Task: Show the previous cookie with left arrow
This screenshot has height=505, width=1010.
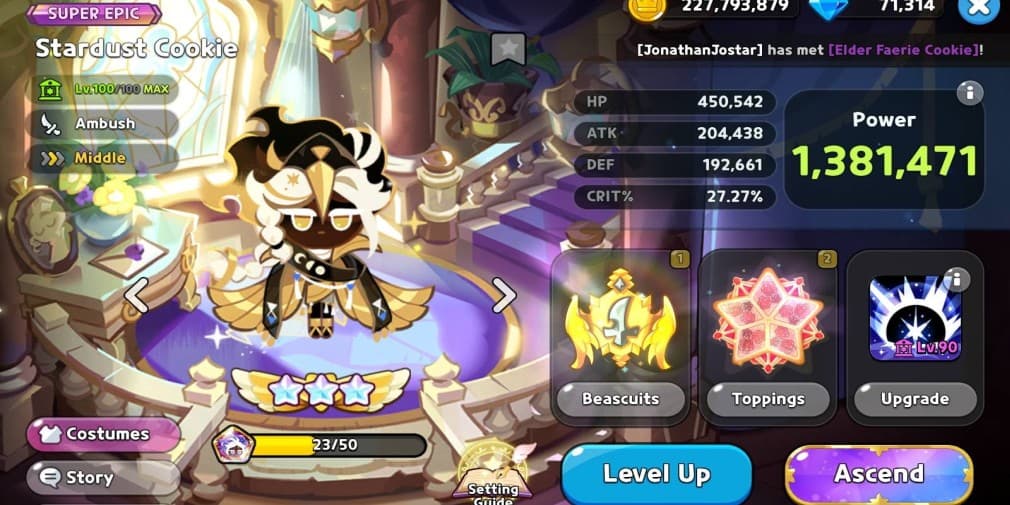Action: pyautogui.click(x=136, y=295)
